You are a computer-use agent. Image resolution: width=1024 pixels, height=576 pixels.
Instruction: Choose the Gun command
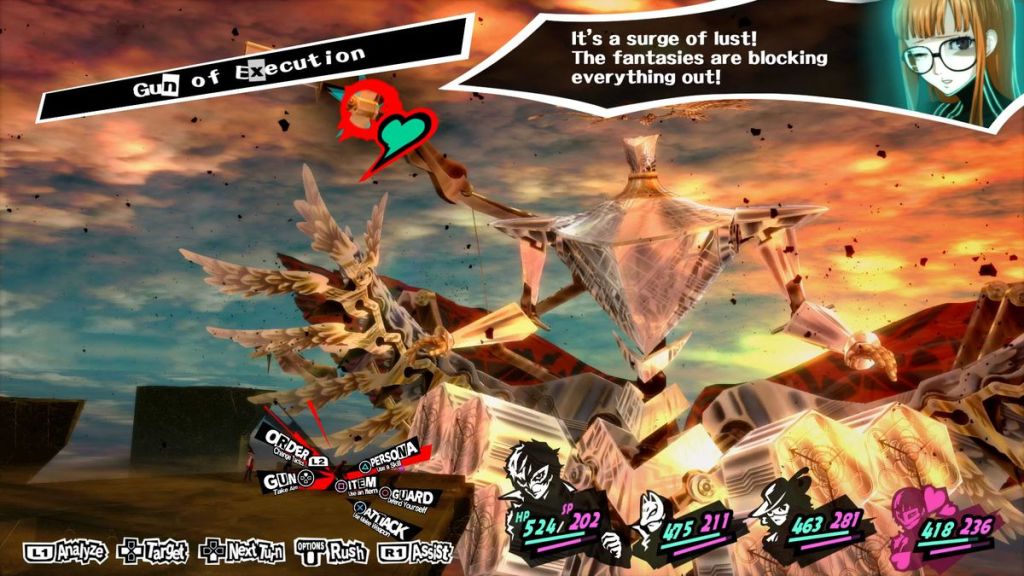click(x=281, y=480)
